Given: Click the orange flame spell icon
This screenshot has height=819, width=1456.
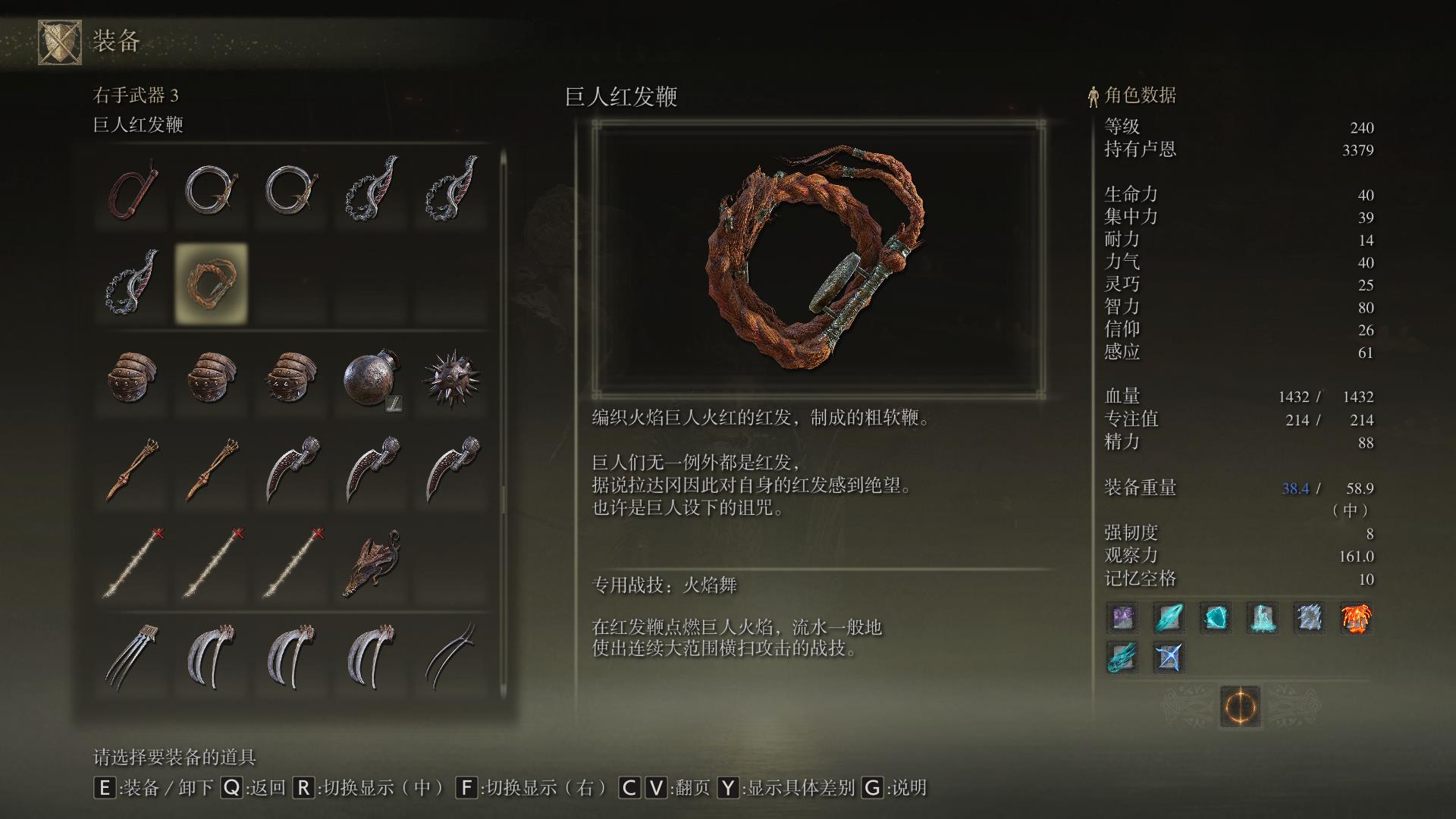Looking at the screenshot, I should pos(1356,618).
